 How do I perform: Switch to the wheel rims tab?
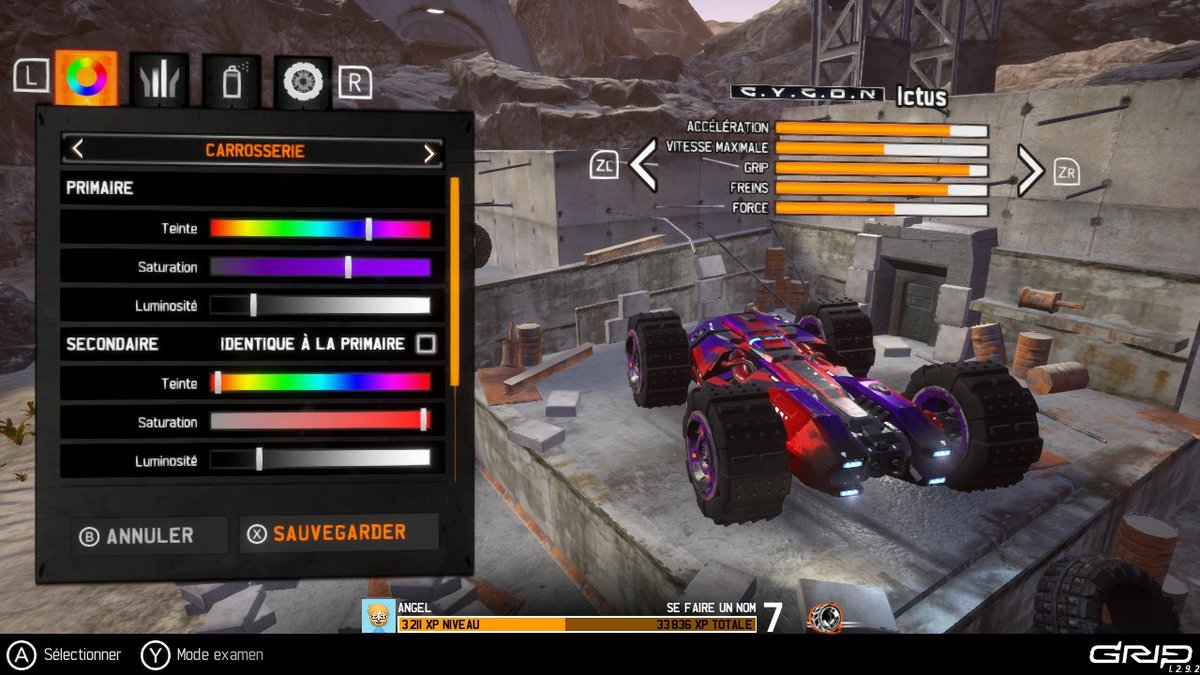point(302,81)
